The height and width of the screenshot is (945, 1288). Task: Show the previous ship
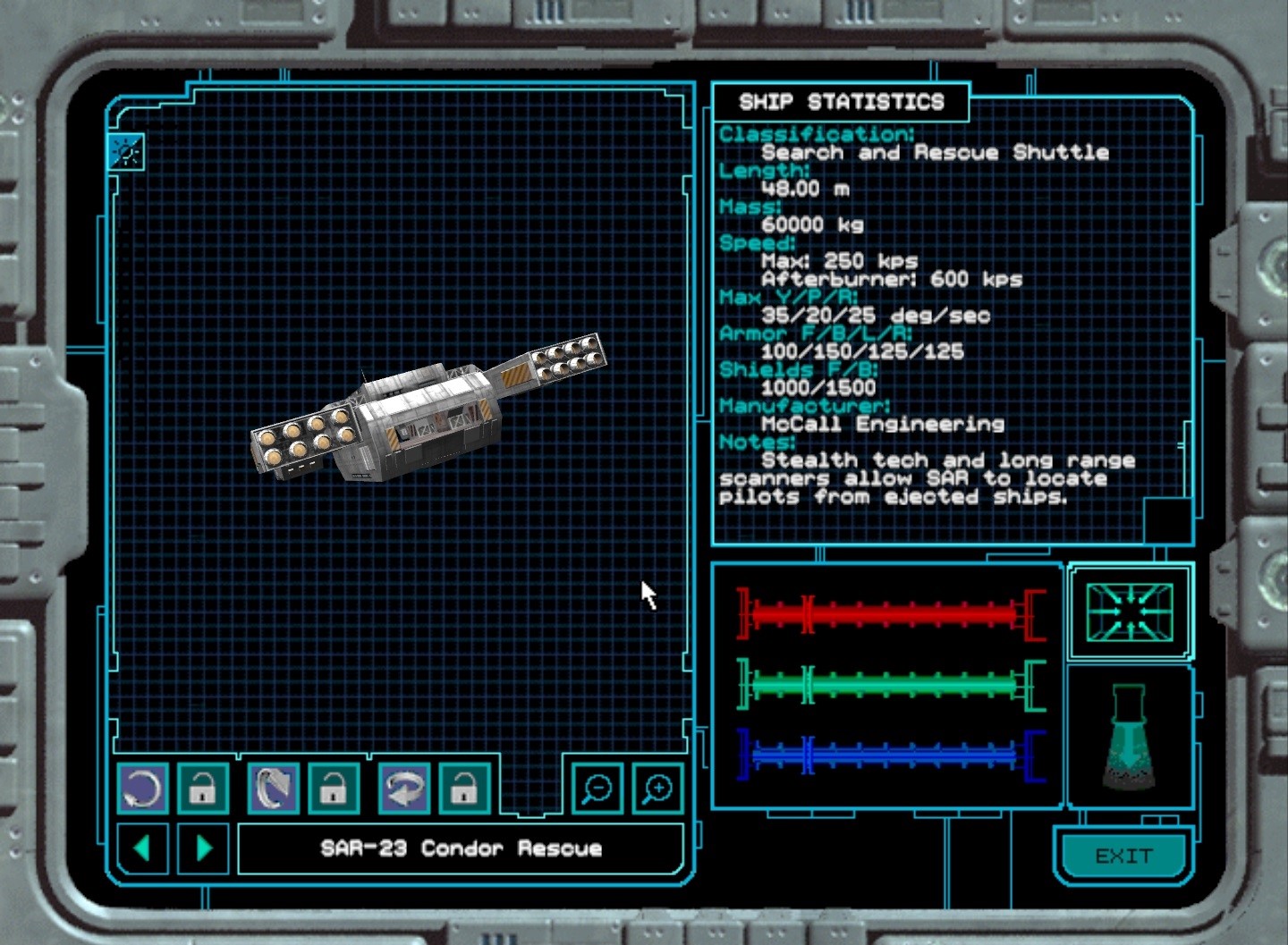click(142, 847)
